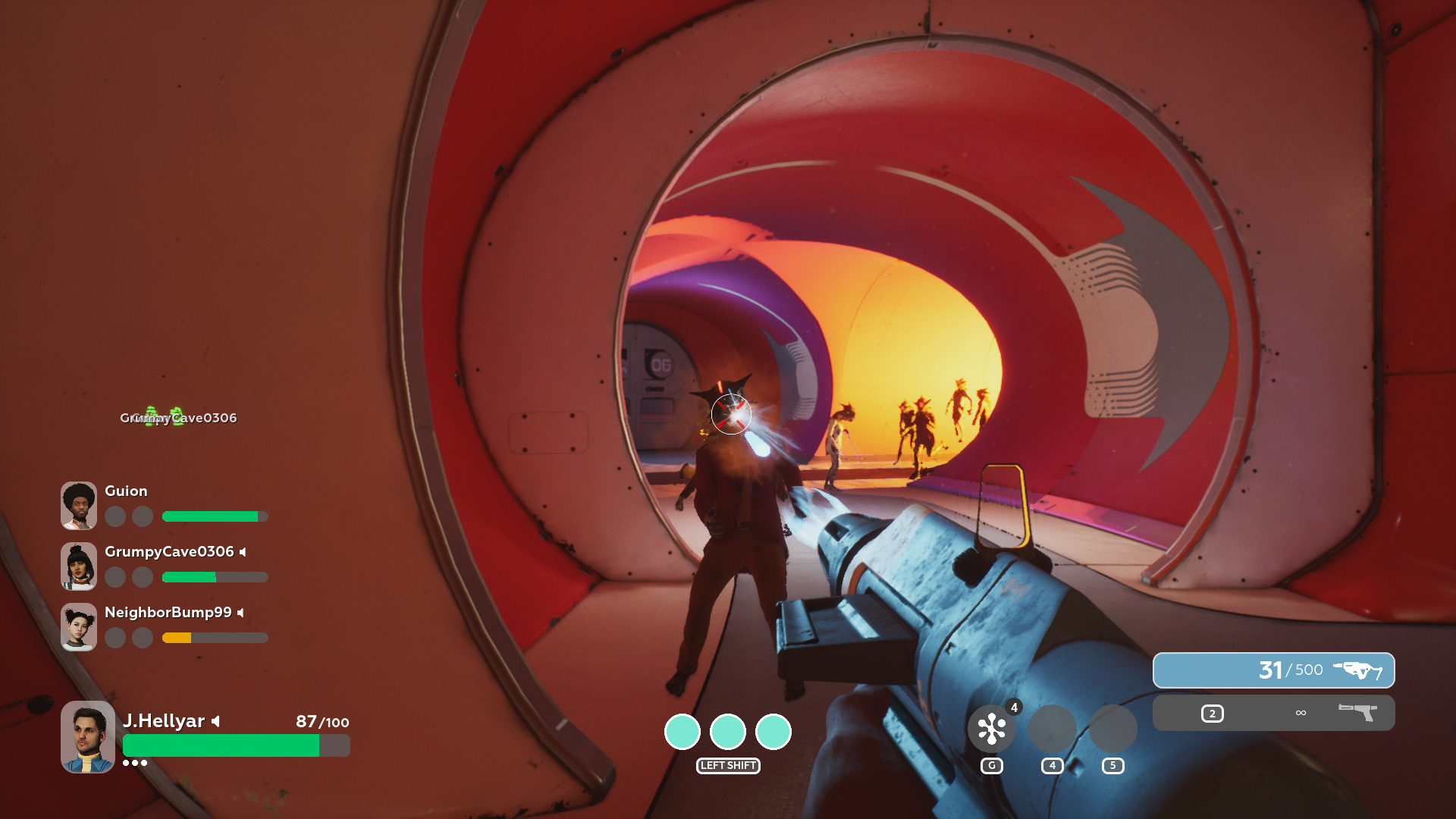This screenshot has height=819, width=1456.
Task: Expand the three-dot menu under J.Hellyar
Action: 136,764
